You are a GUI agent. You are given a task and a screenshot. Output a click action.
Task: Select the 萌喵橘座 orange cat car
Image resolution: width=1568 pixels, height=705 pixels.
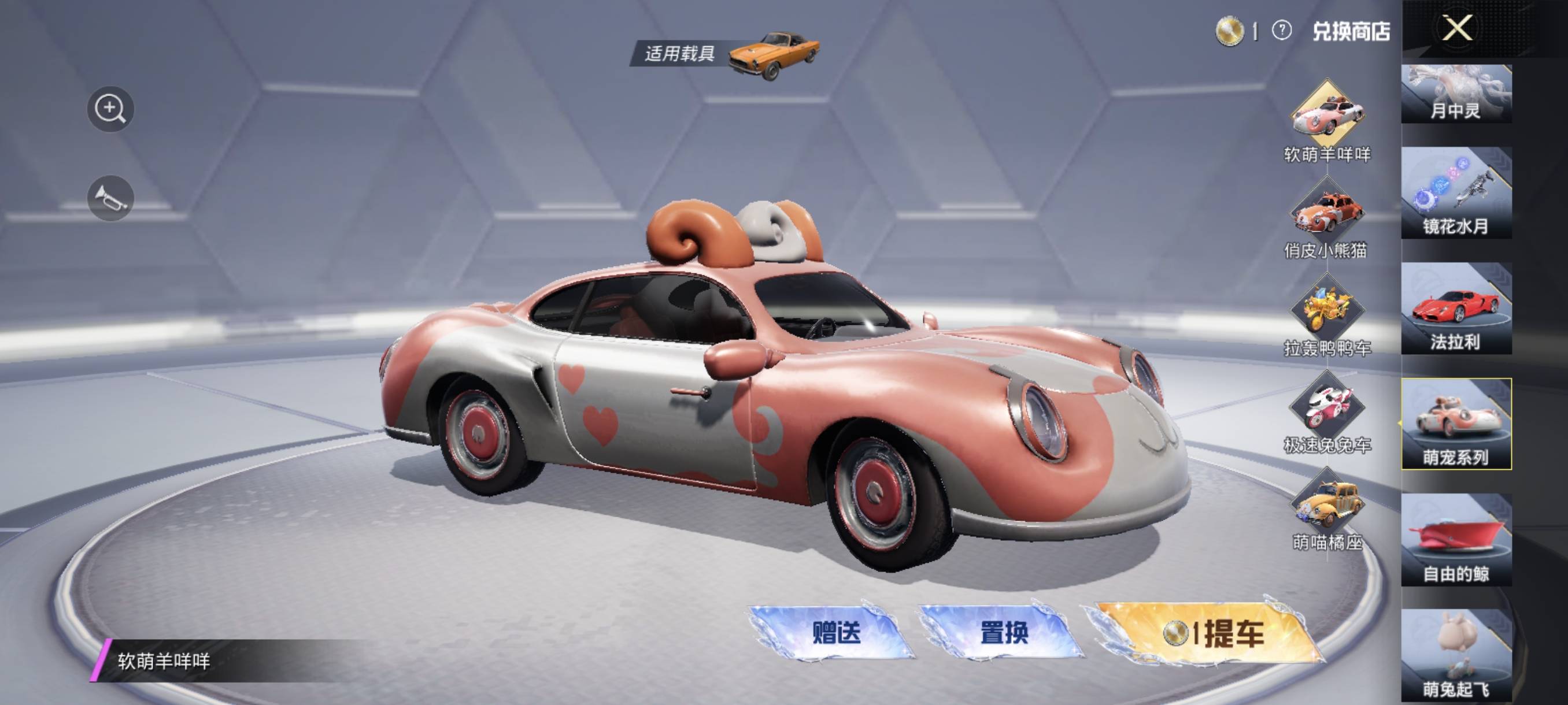[x=1327, y=505]
